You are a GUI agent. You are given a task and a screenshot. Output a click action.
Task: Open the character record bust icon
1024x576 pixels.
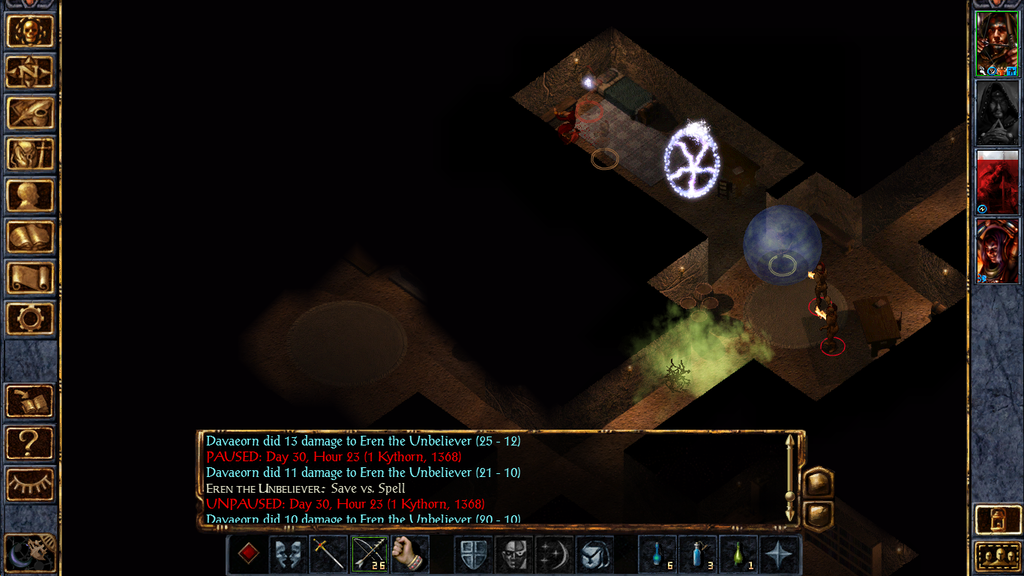pos(30,195)
